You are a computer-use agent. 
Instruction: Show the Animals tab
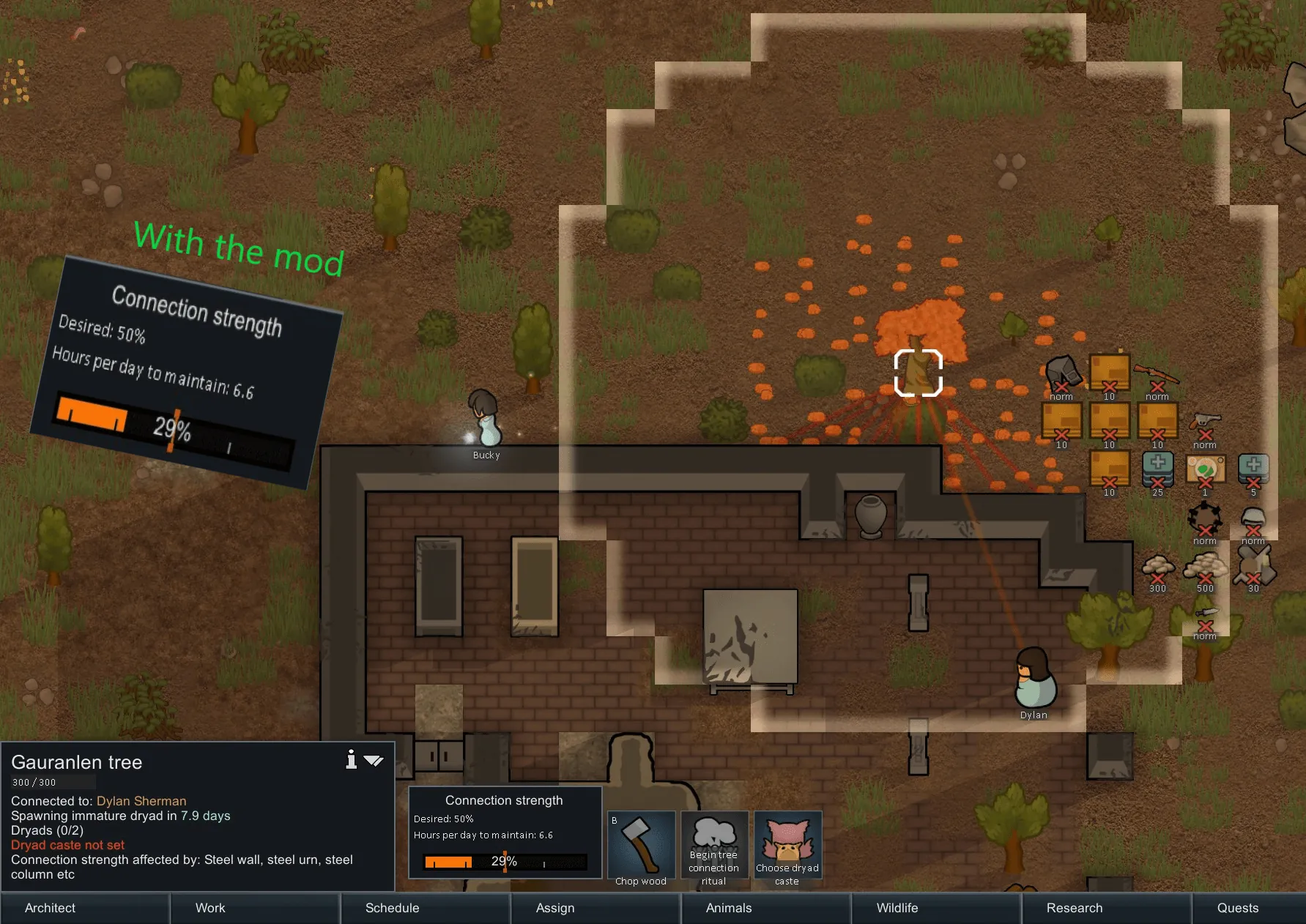coord(728,908)
